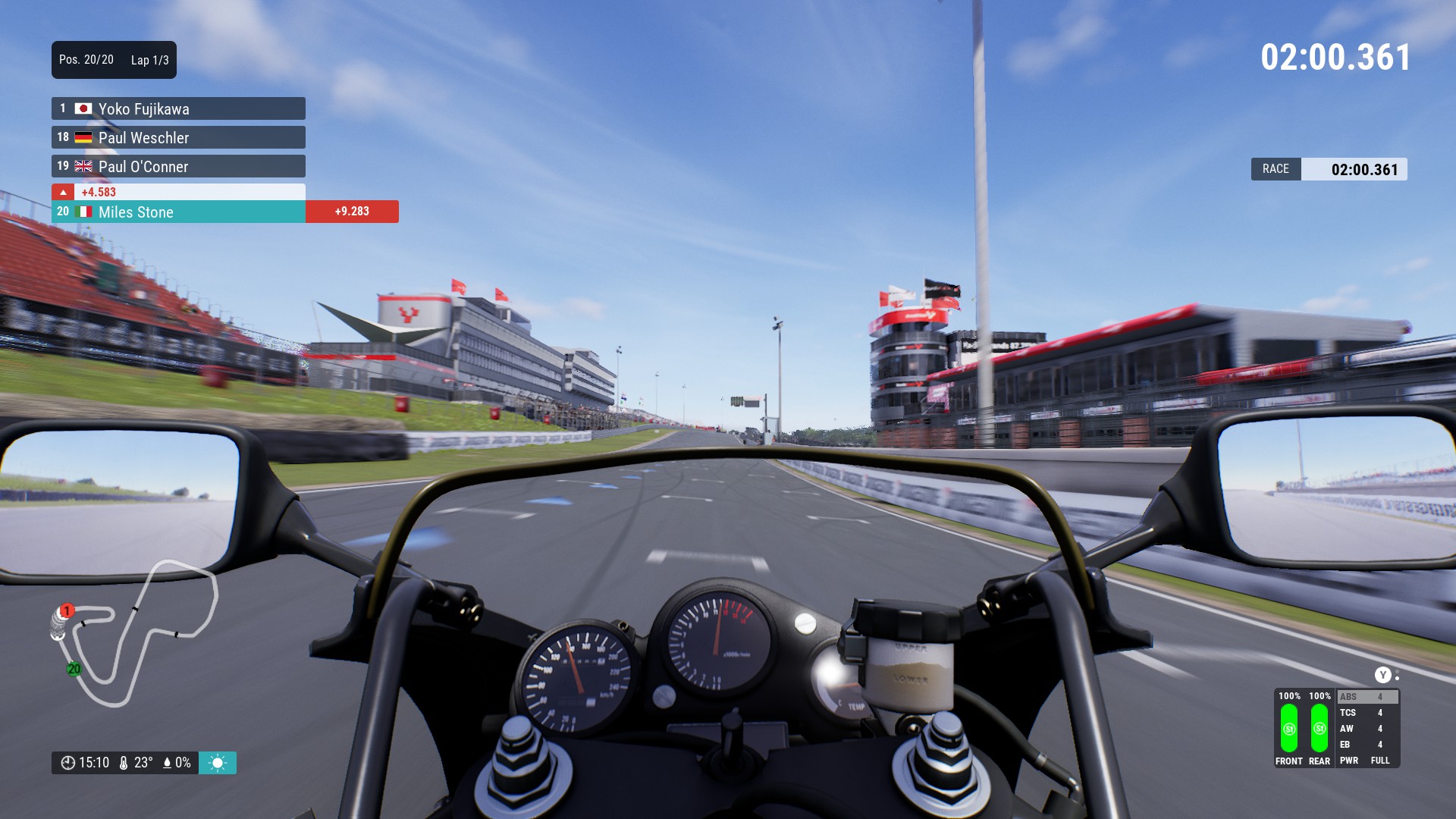Screen dimensions: 1456x819
Task: Select Yoko Fujikawa's leaderboard row
Action: tap(178, 108)
